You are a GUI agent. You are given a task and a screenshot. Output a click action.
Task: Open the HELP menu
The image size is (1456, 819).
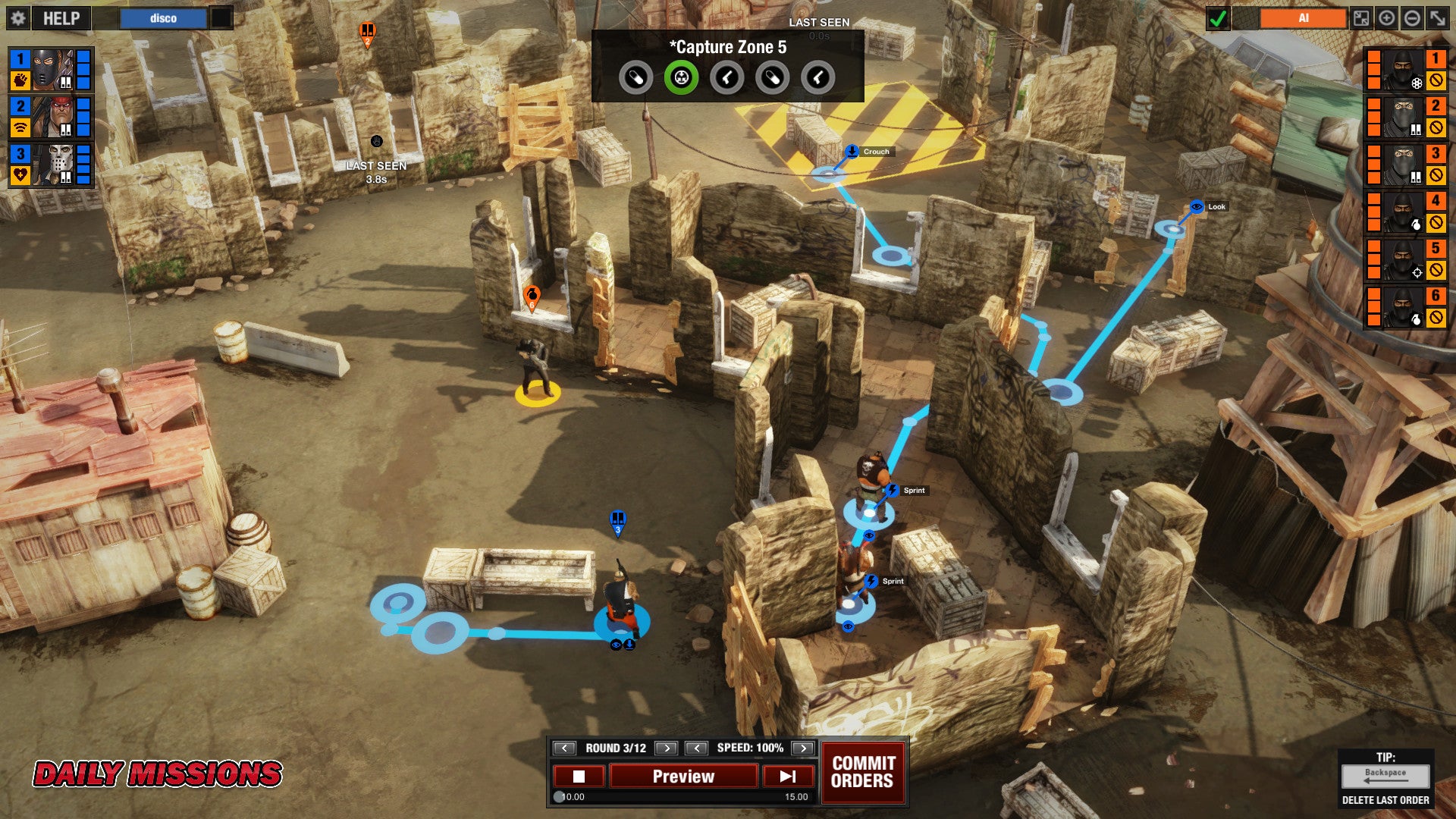pos(61,18)
